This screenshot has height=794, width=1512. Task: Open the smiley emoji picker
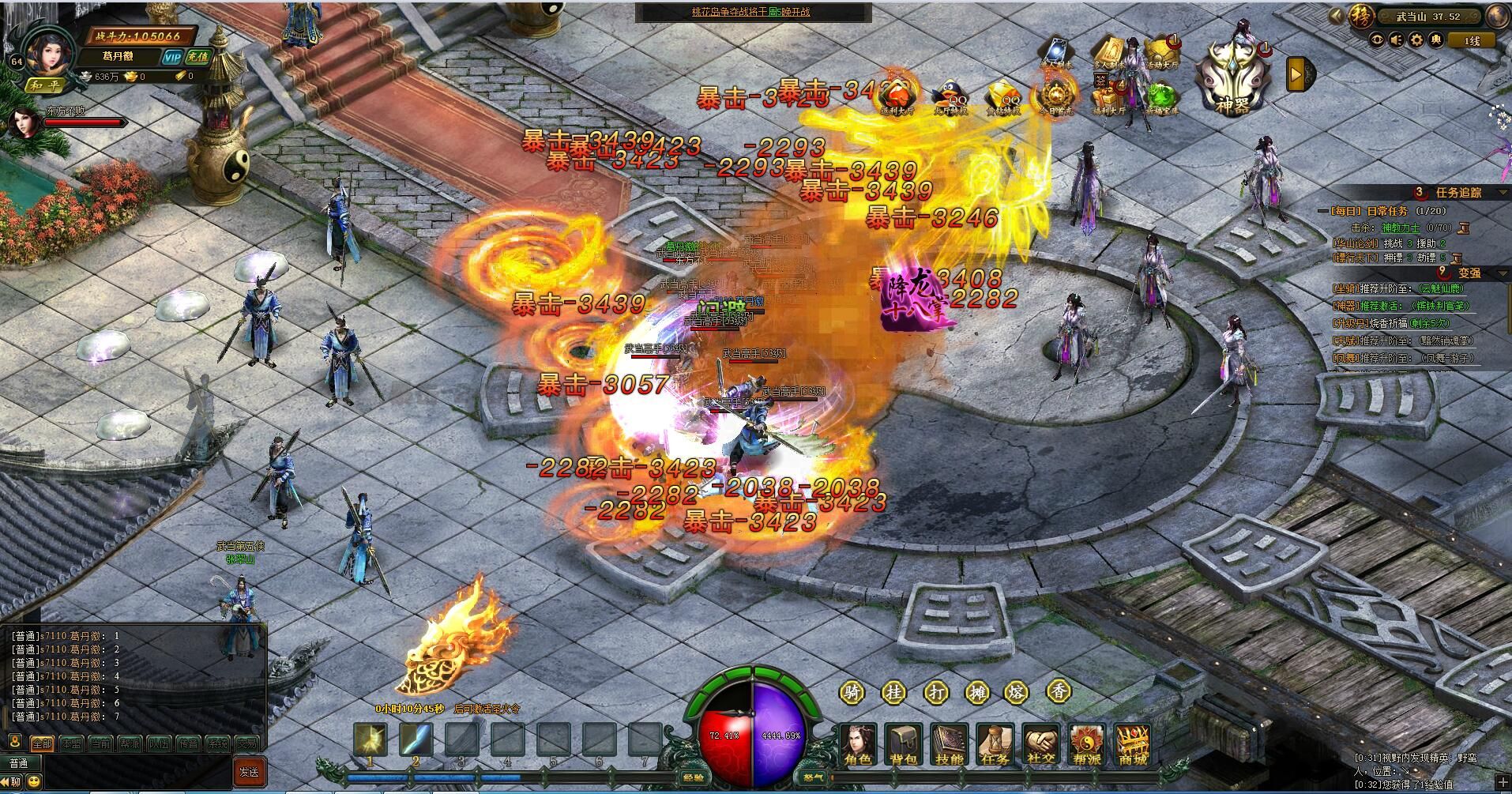35,783
